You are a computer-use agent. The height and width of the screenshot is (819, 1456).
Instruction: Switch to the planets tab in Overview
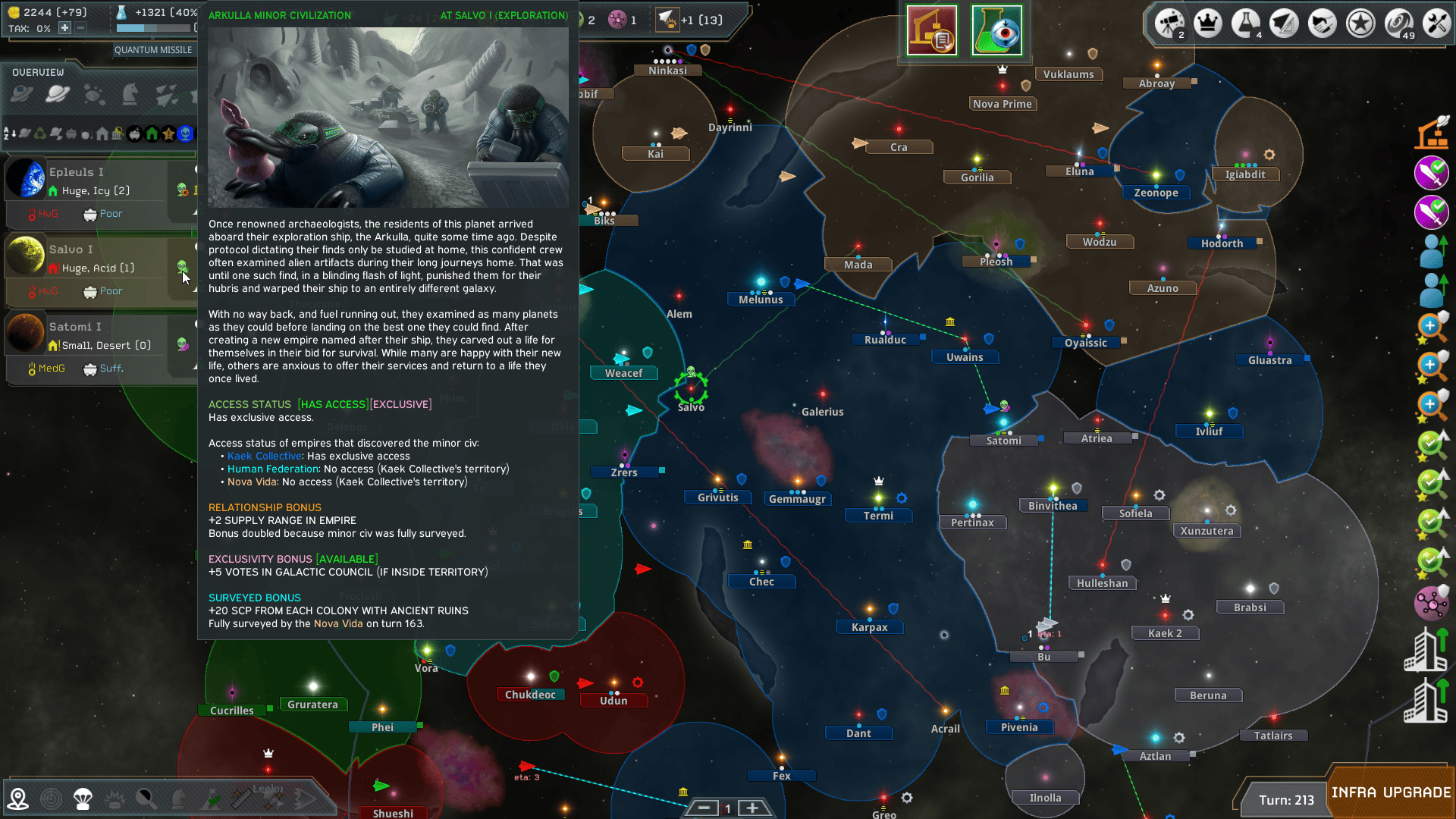(x=56, y=94)
